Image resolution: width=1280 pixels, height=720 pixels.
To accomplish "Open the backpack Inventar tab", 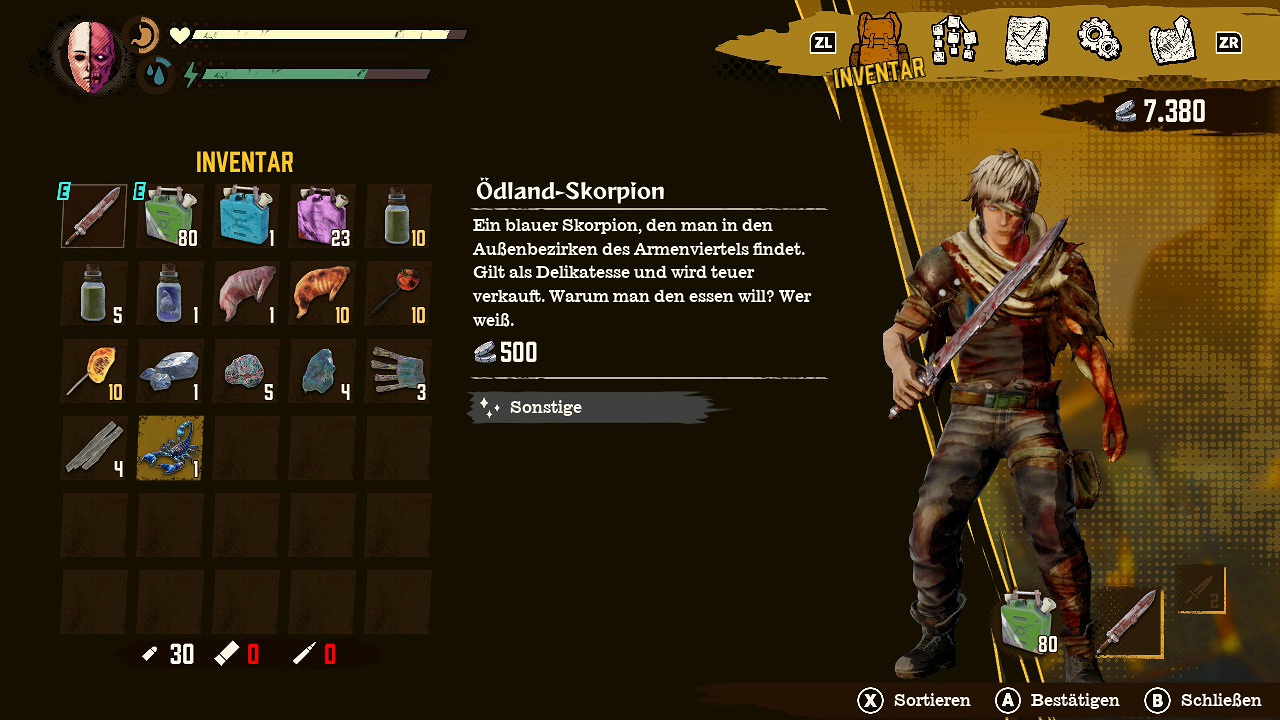I will [881, 45].
